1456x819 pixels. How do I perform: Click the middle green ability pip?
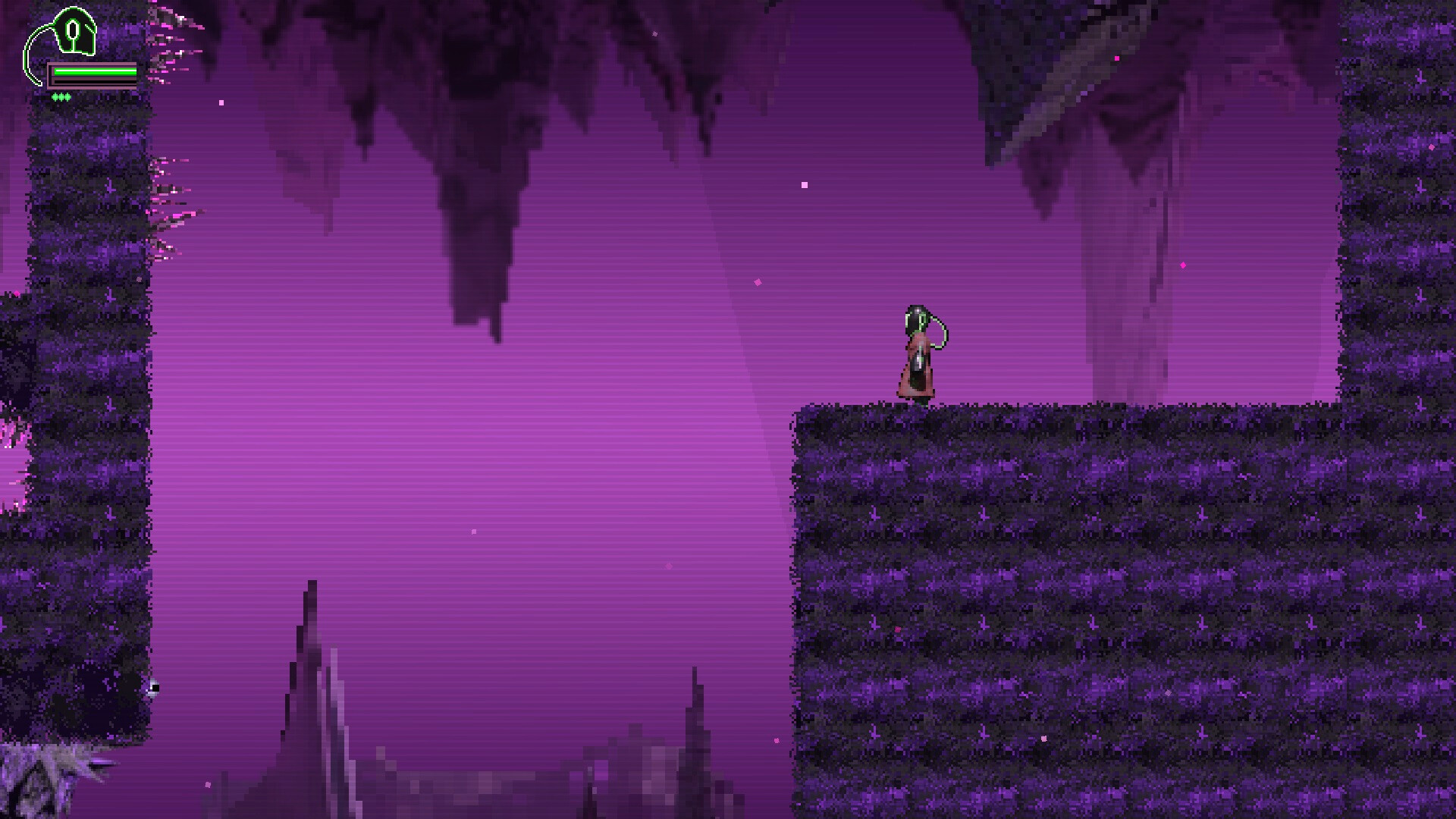61,97
